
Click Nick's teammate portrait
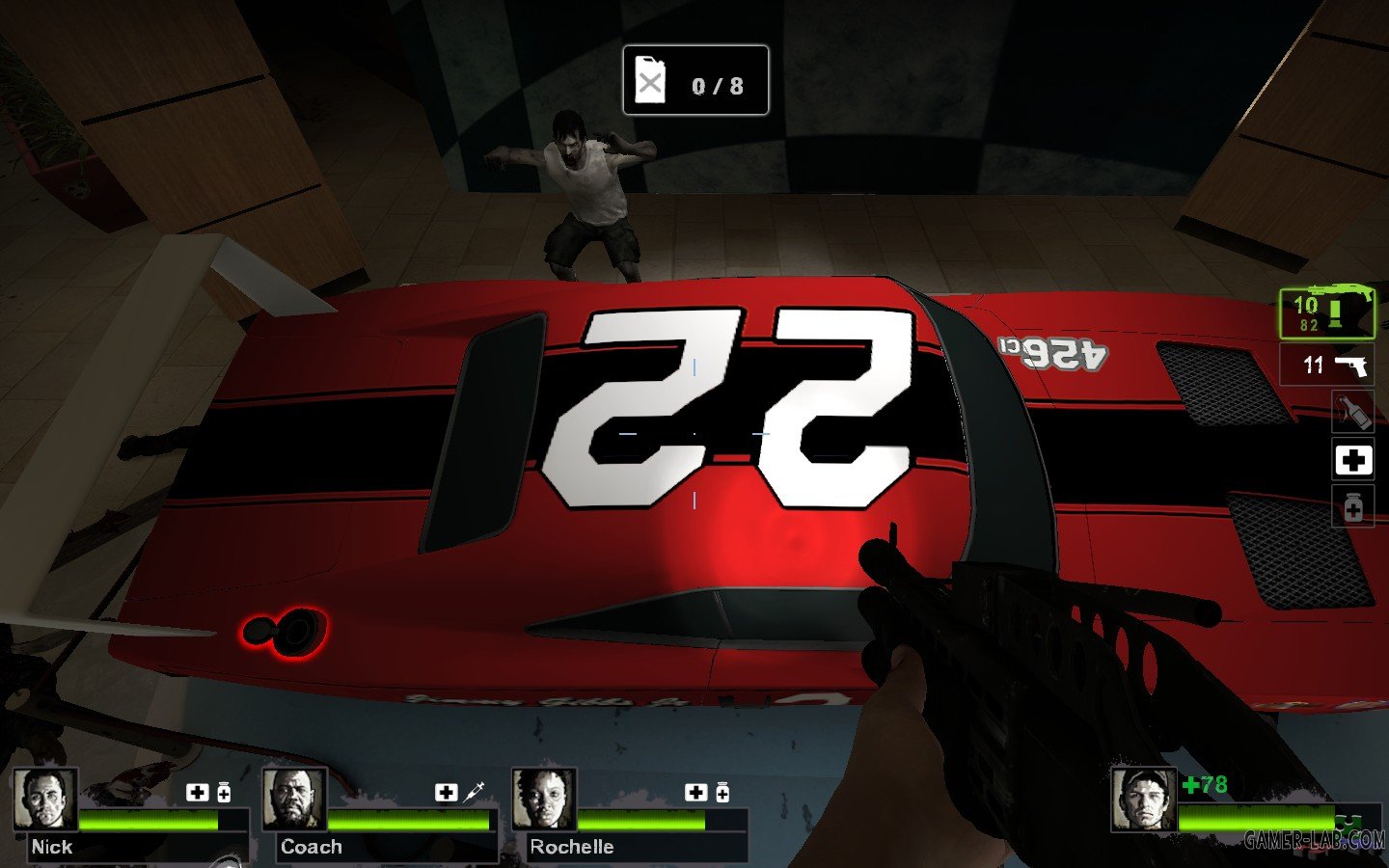[45, 799]
